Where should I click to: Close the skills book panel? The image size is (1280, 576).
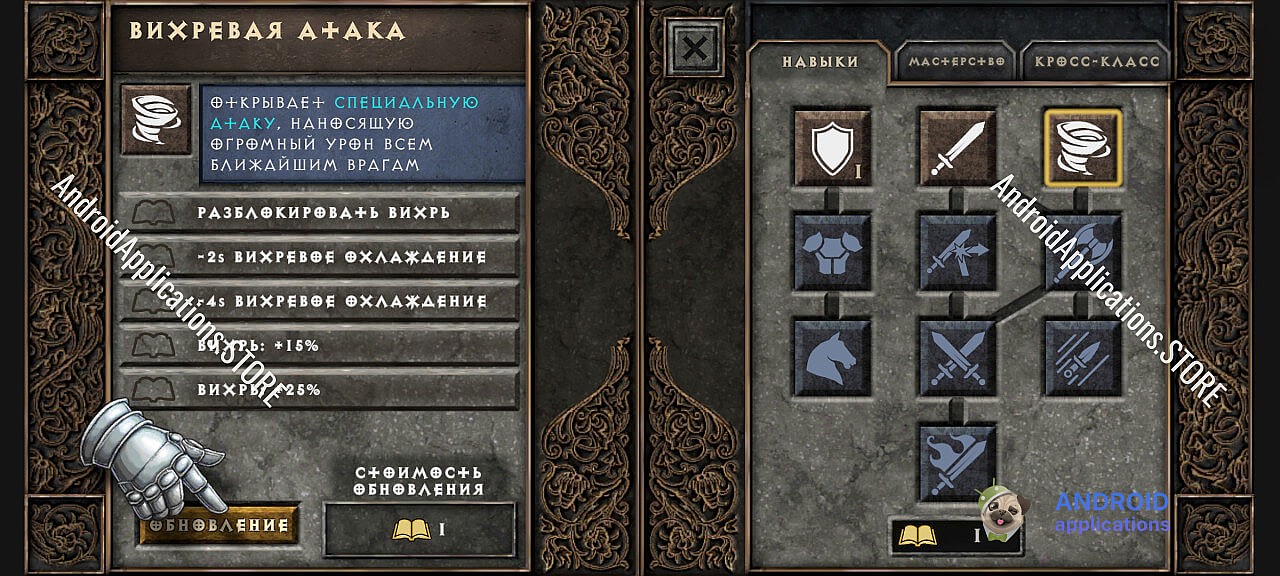(x=695, y=48)
